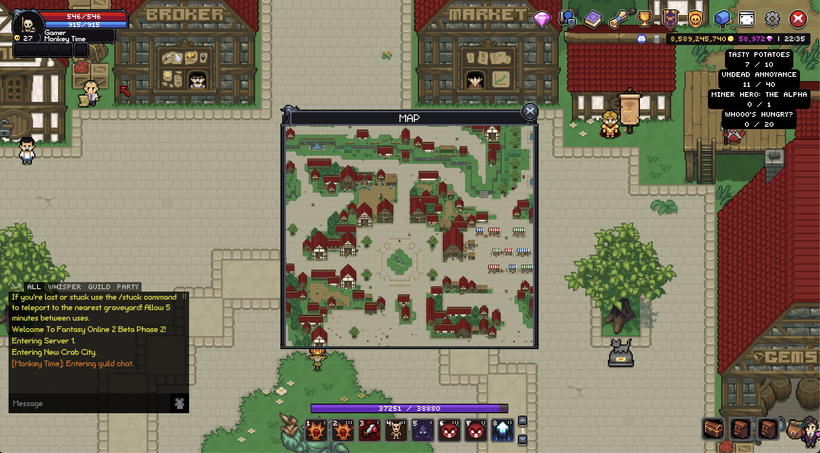
Task: Switch to the Party chat tab
Action: point(128,287)
